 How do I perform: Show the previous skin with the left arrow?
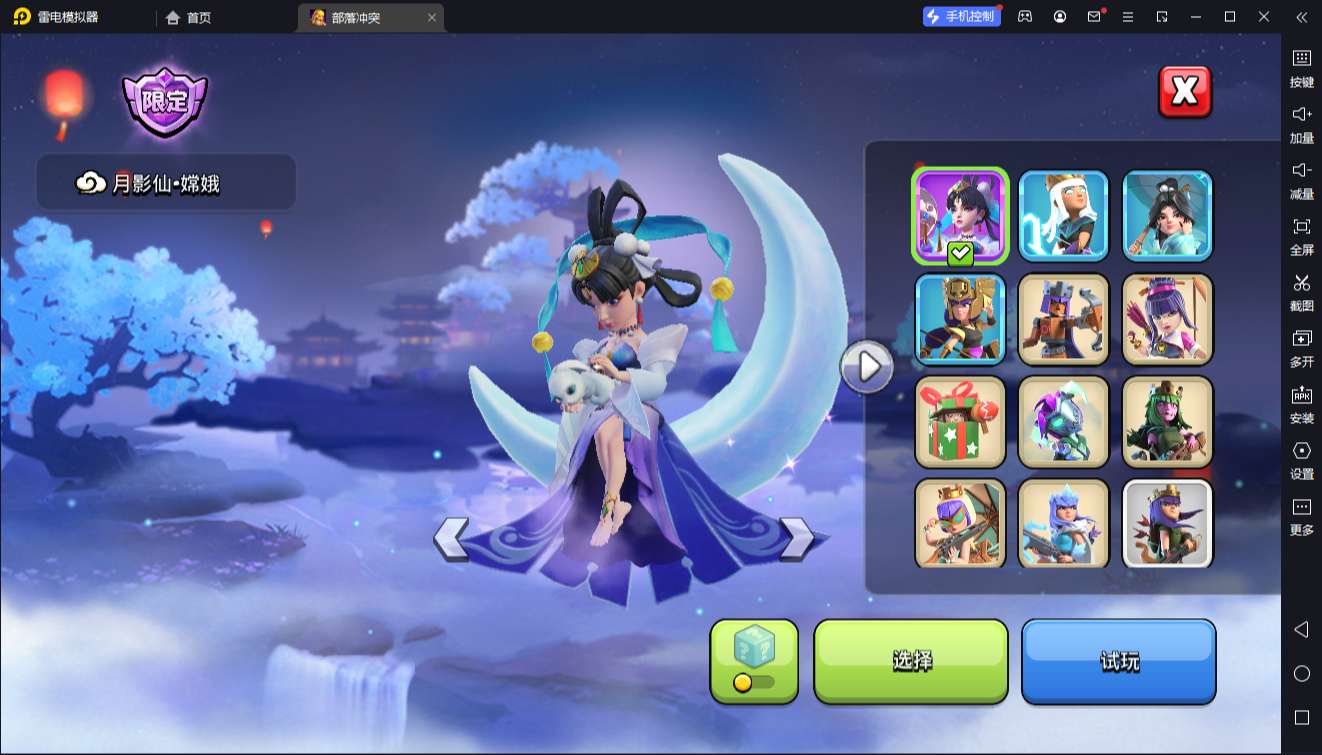point(451,539)
